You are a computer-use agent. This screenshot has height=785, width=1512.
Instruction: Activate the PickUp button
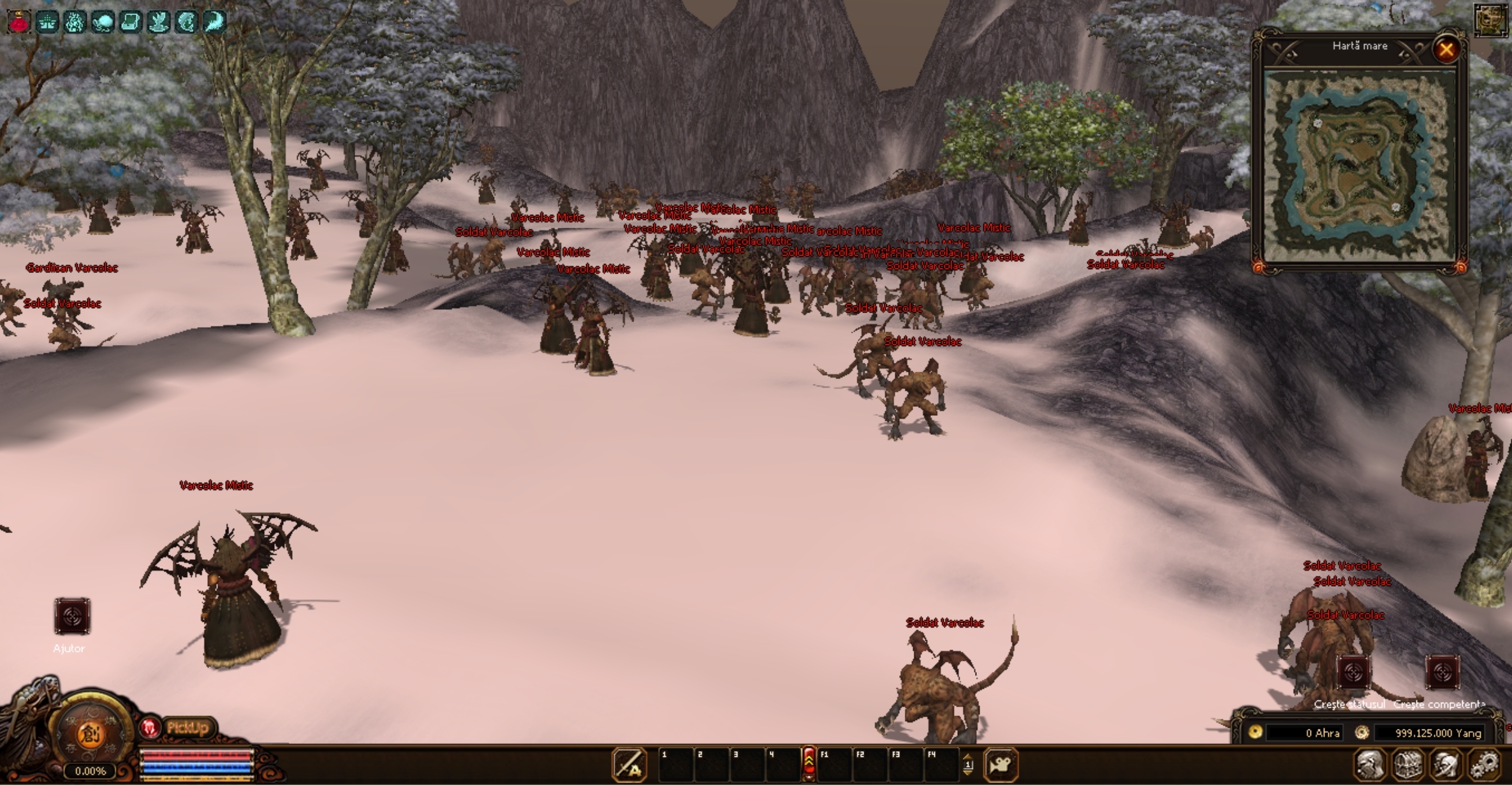[187, 728]
